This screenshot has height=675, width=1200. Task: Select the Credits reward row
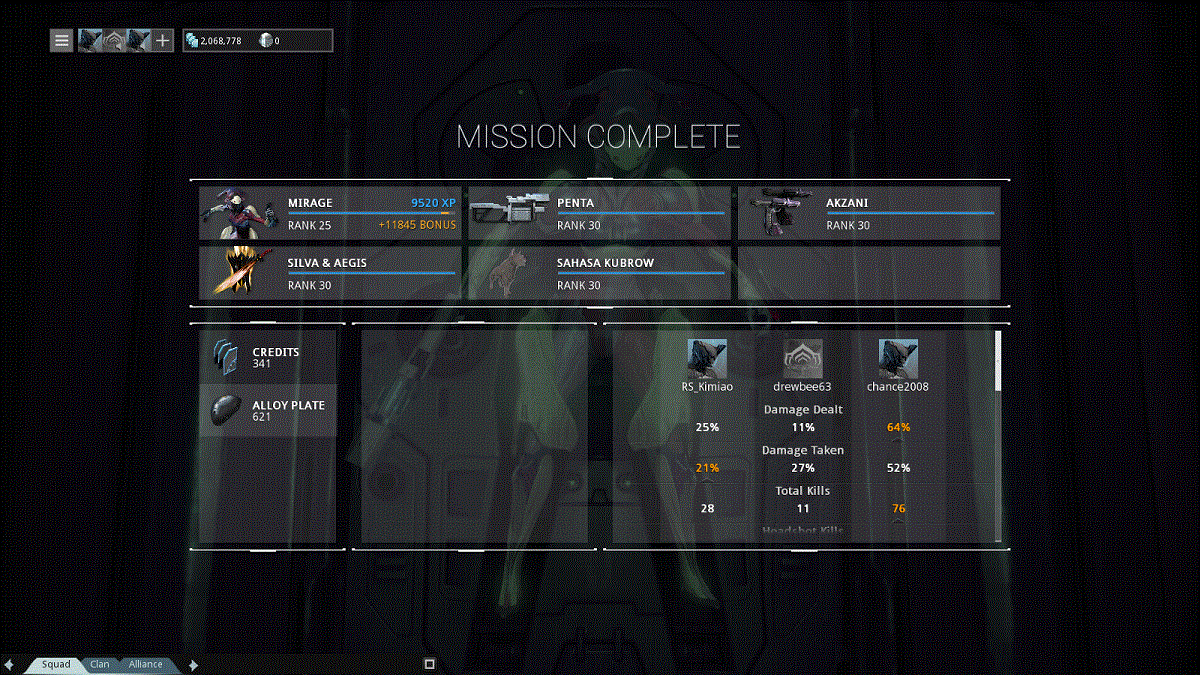[268, 357]
